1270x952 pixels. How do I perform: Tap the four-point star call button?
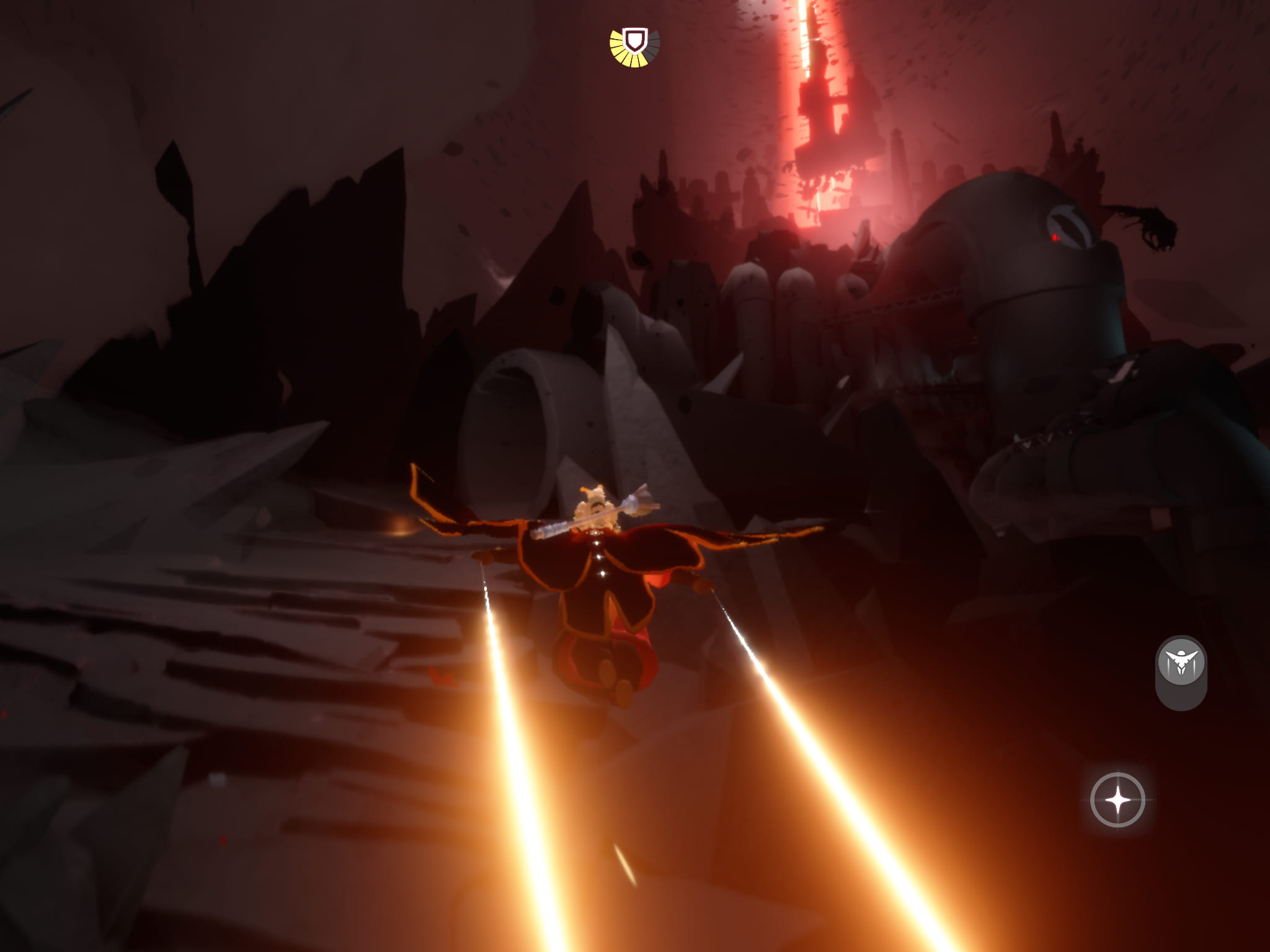[1117, 800]
